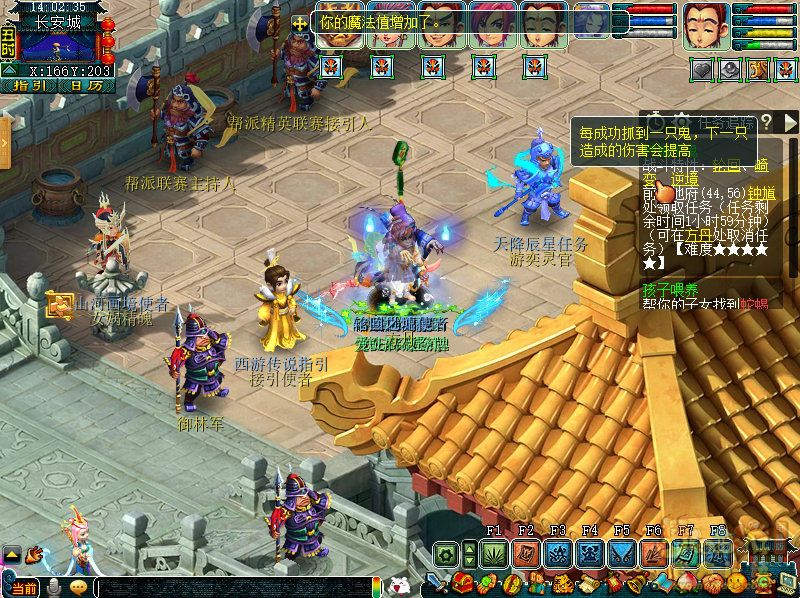This screenshot has width=800, height=598.
Task: Click the smiley face icon in bottom menu
Action: tap(735, 583)
